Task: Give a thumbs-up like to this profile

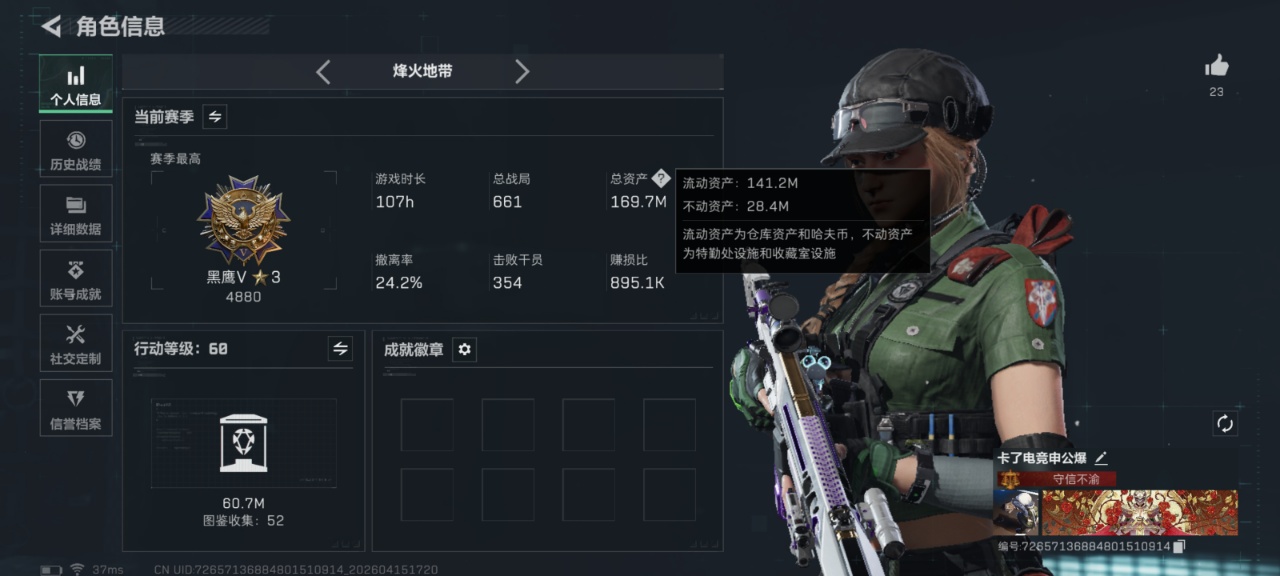Action: click(1216, 67)
